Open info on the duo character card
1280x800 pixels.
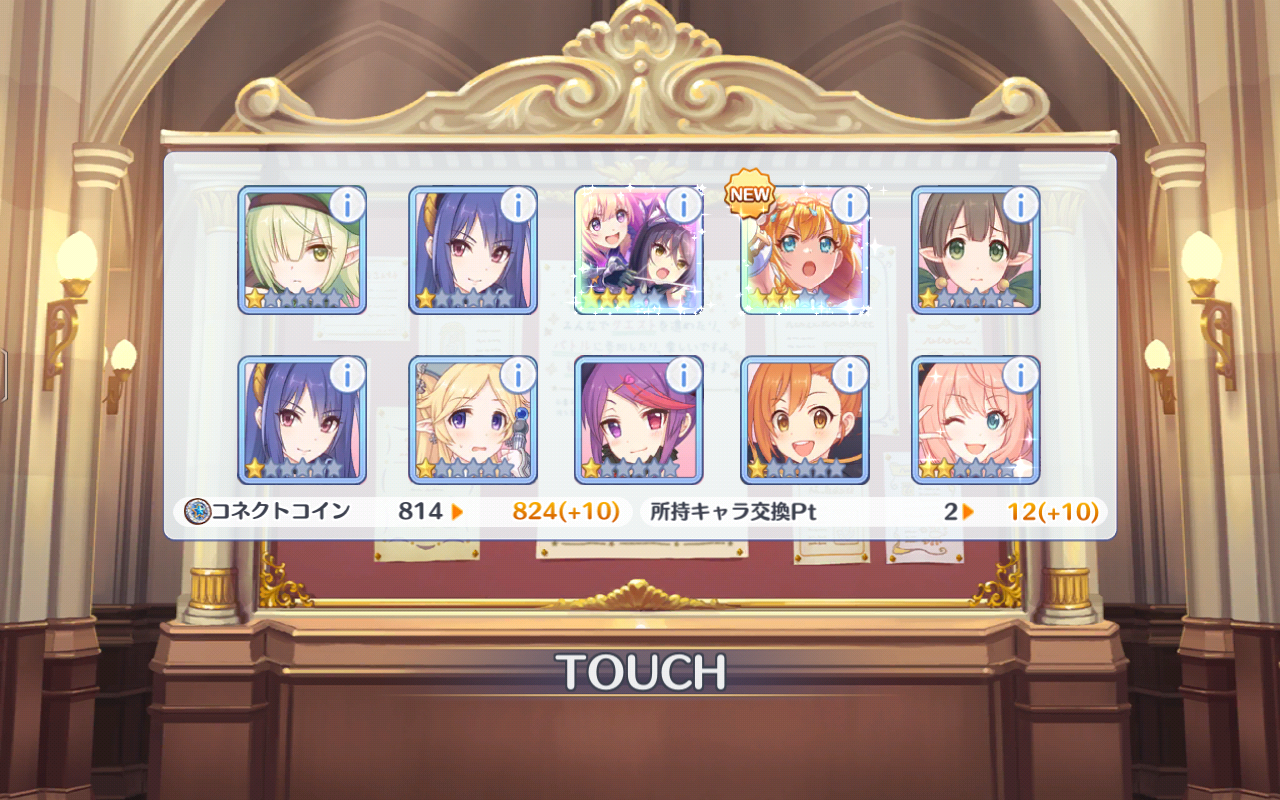tap(683, 205)
